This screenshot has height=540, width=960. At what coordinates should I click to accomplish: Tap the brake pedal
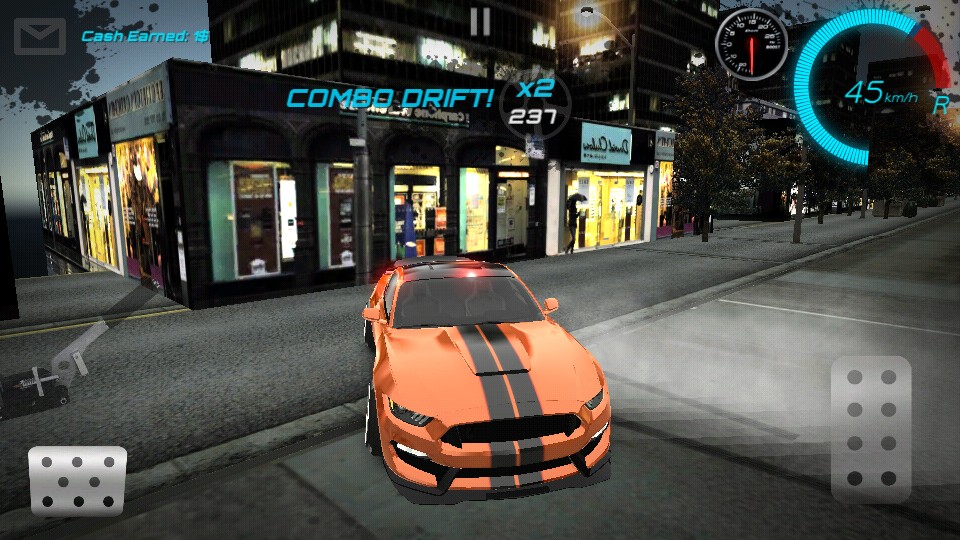[77, 480]
